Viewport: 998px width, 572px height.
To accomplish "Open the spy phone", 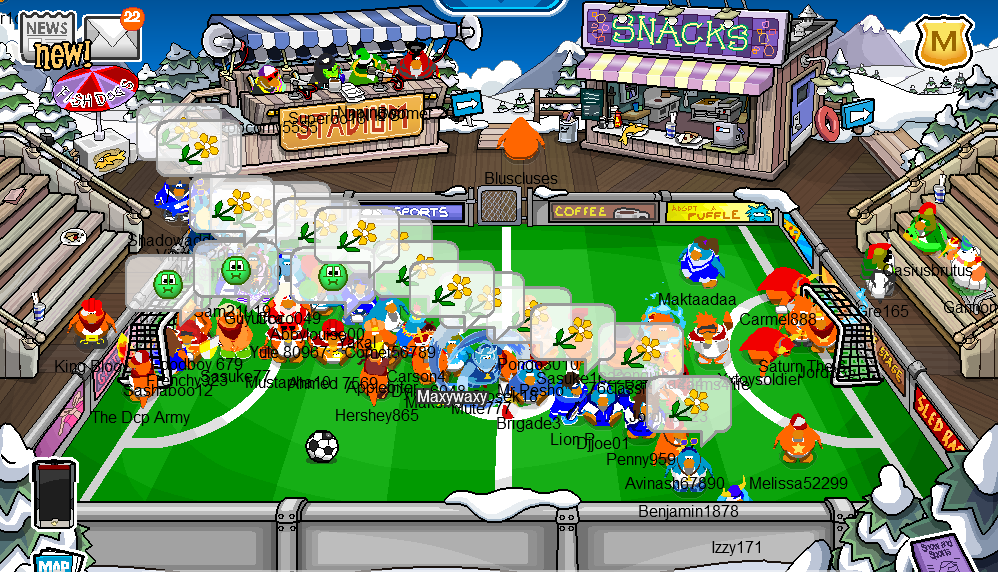I will click(54, 494).
